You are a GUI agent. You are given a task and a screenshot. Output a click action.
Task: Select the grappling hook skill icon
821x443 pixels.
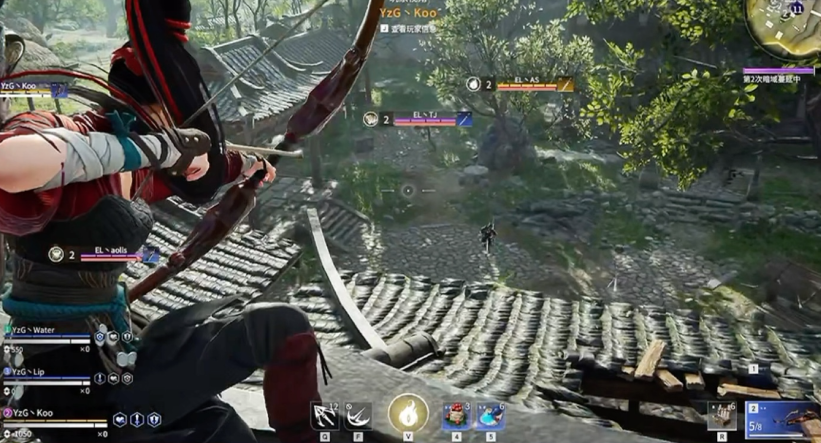(x=325, y=415)
